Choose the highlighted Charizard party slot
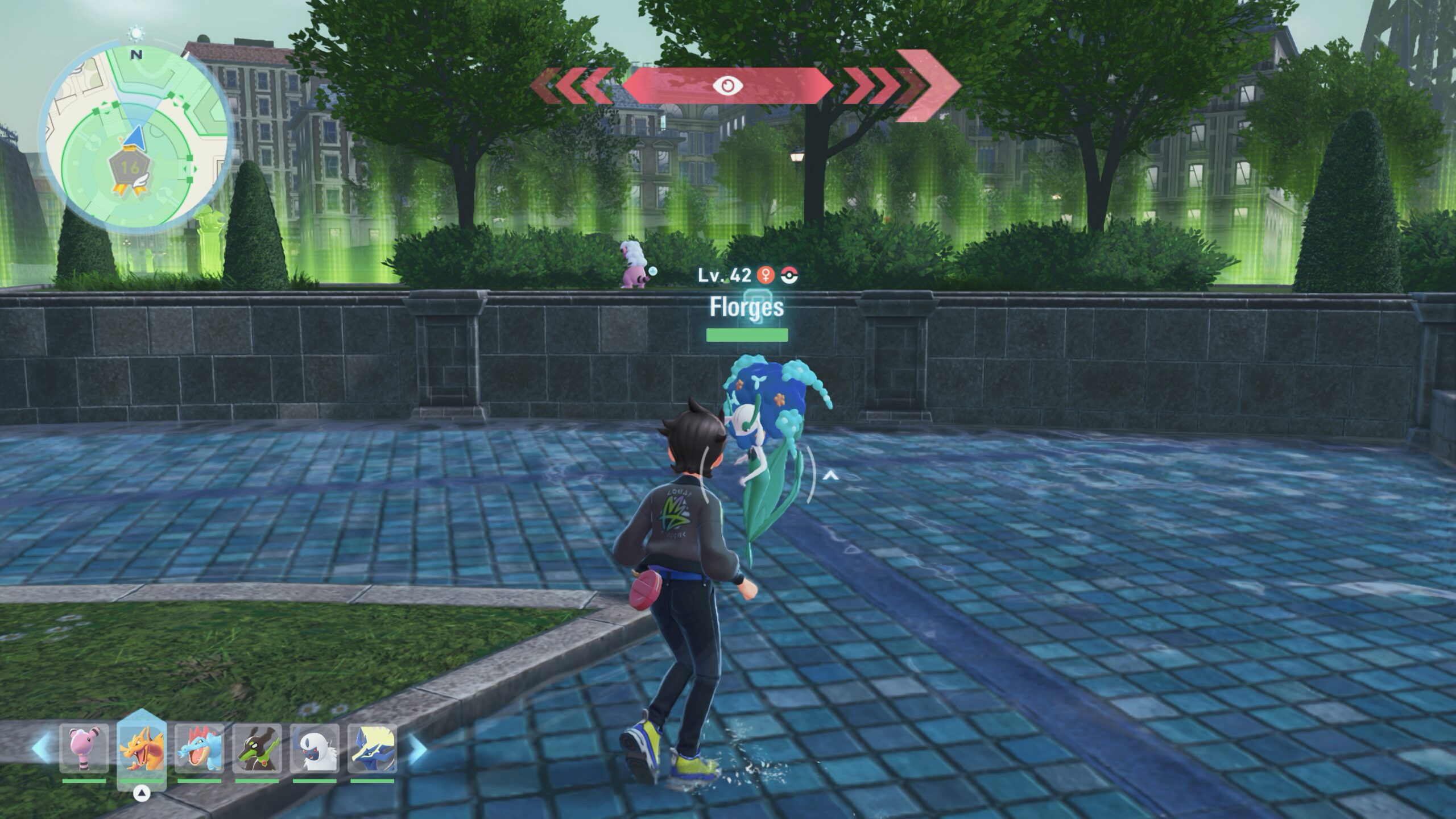This screenshot has height=819, width=1456. click(x=142, y=748)
